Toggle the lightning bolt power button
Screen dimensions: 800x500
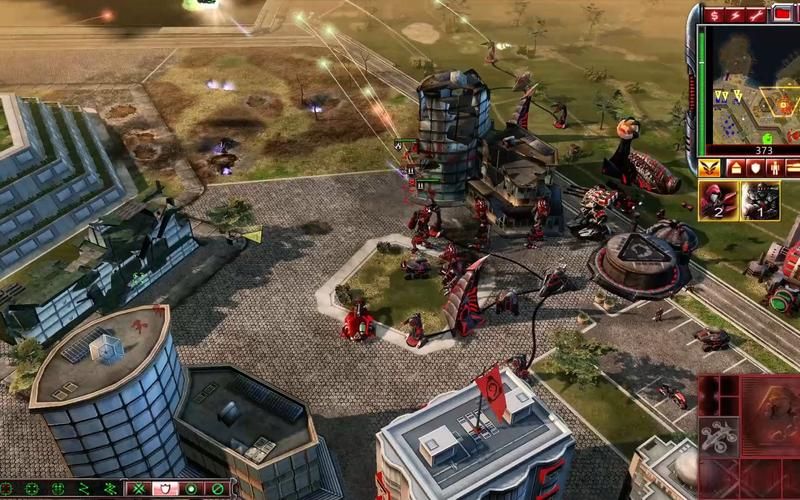tap(735, 14)
